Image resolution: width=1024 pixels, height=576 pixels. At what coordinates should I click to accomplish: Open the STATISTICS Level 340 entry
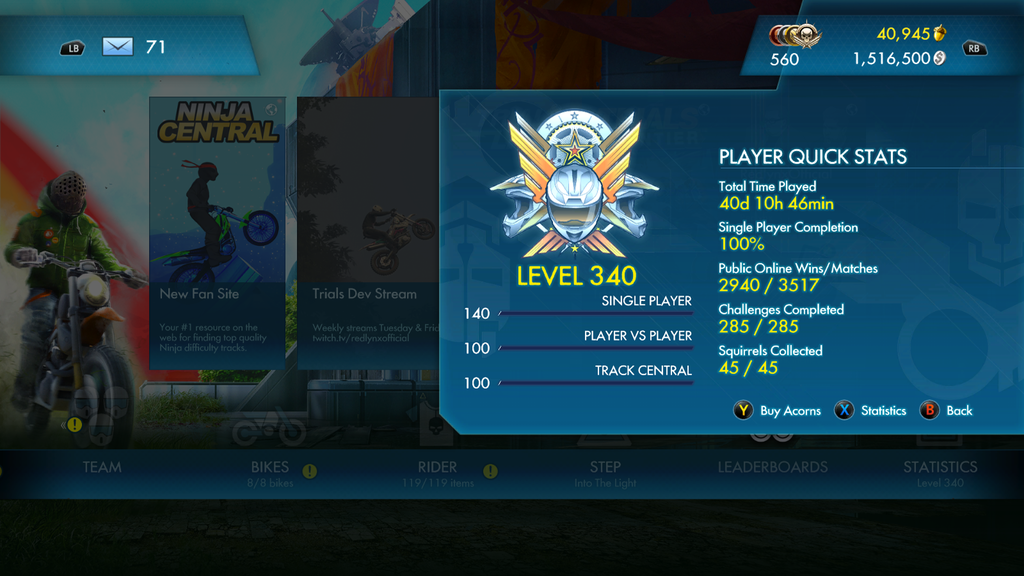coord(940,472)
